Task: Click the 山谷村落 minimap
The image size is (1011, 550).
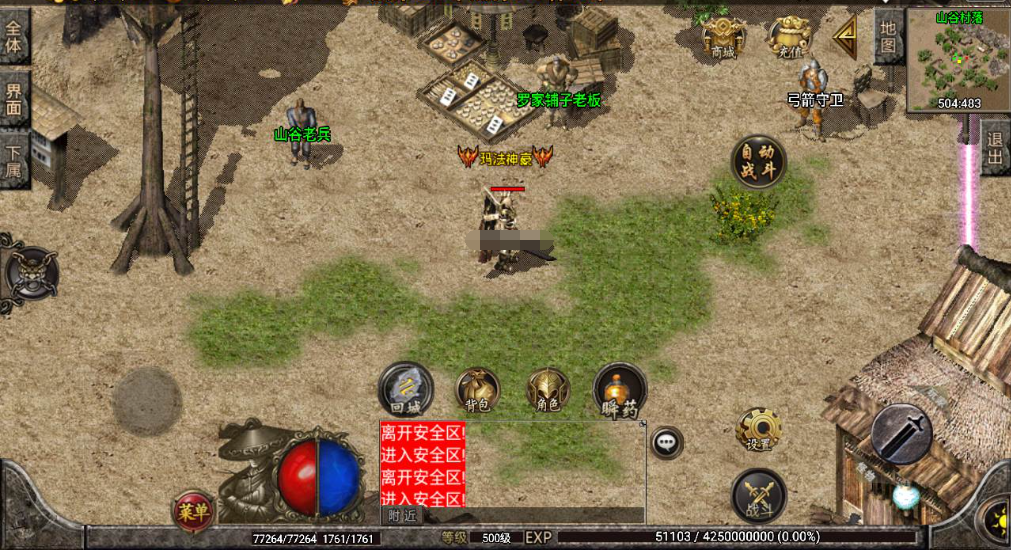Action: [958, 60]
